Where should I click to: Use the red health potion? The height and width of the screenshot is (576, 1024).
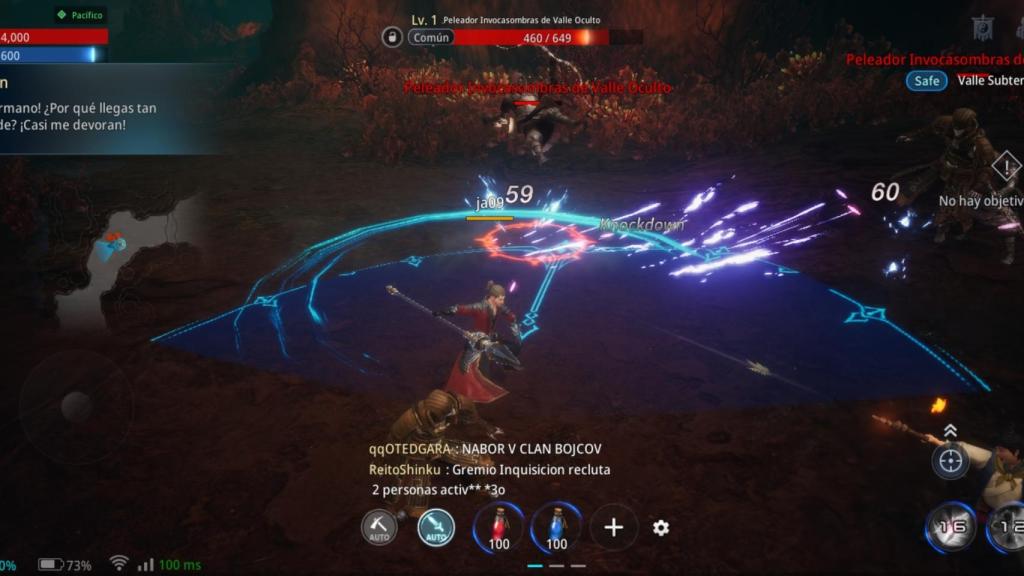click(499, 527)
